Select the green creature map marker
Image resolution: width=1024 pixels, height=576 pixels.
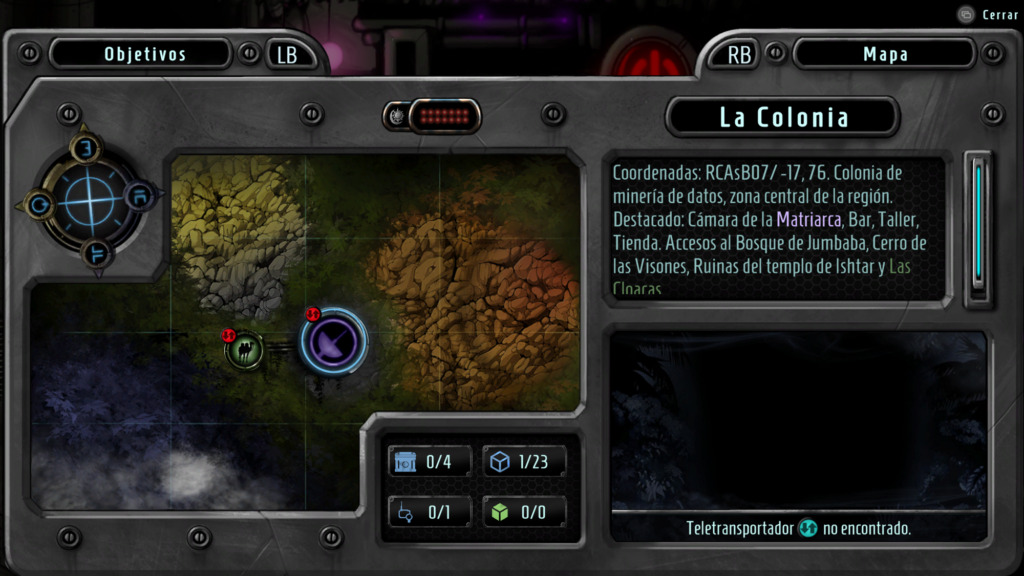click(x=244, y=350)
